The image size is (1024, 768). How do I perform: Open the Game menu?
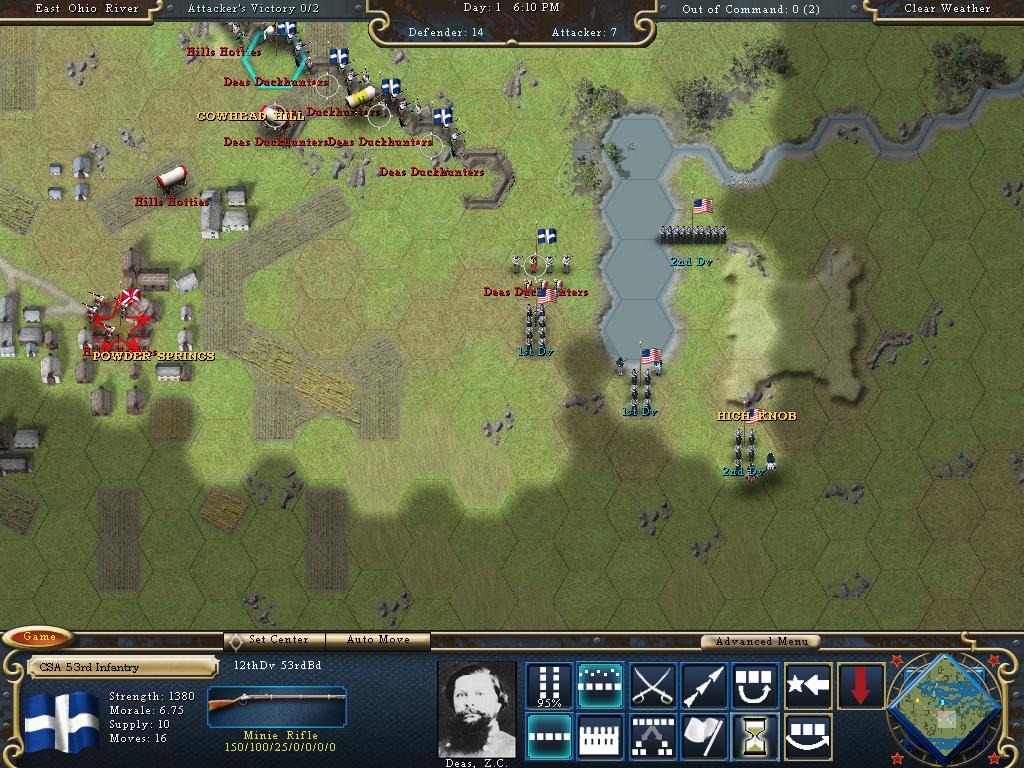click(40, 638)
